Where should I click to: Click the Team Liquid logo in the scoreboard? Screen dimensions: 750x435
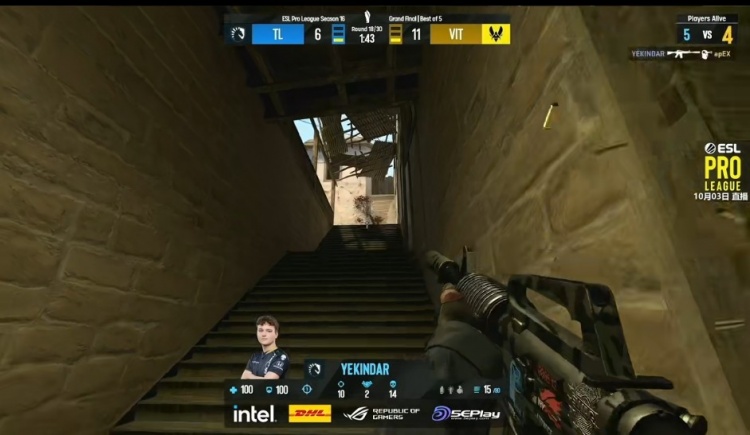(x=238, y=34)
